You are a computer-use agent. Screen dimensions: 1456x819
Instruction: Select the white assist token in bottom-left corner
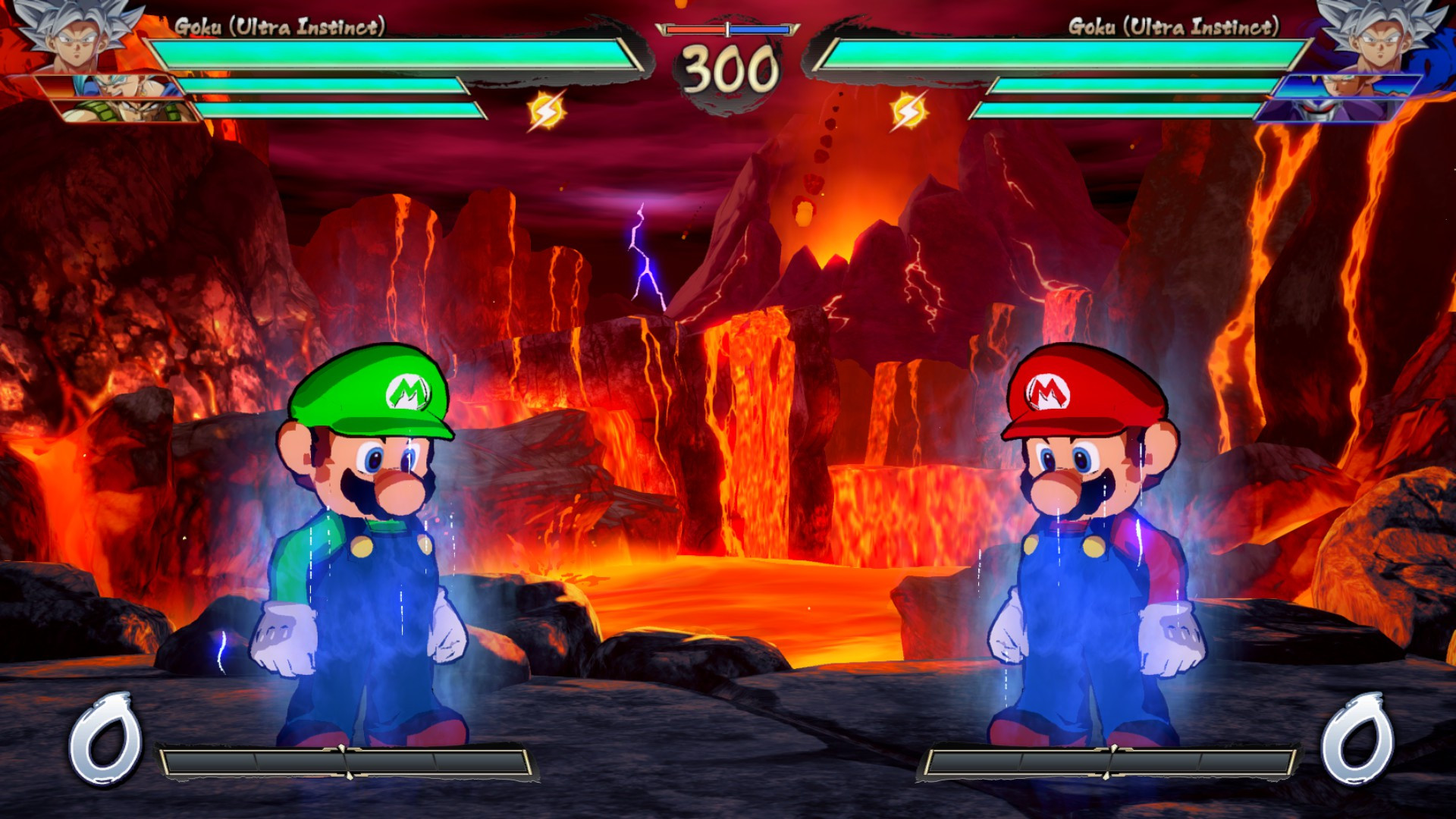[106, 736]
